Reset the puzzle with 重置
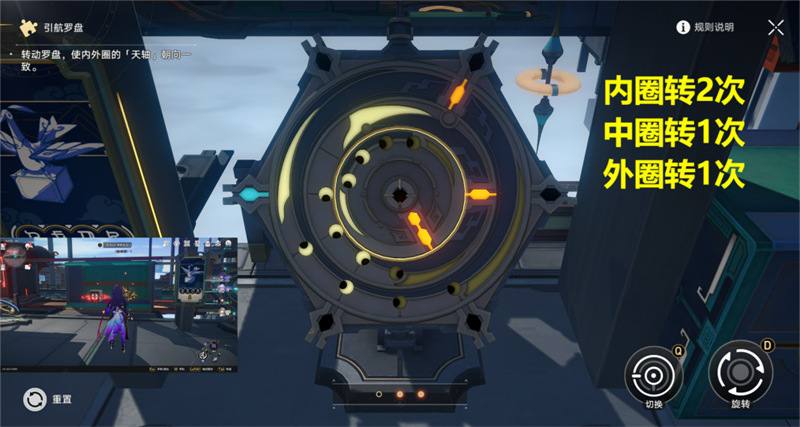The image size is (800, 427). tap(33, 399)
